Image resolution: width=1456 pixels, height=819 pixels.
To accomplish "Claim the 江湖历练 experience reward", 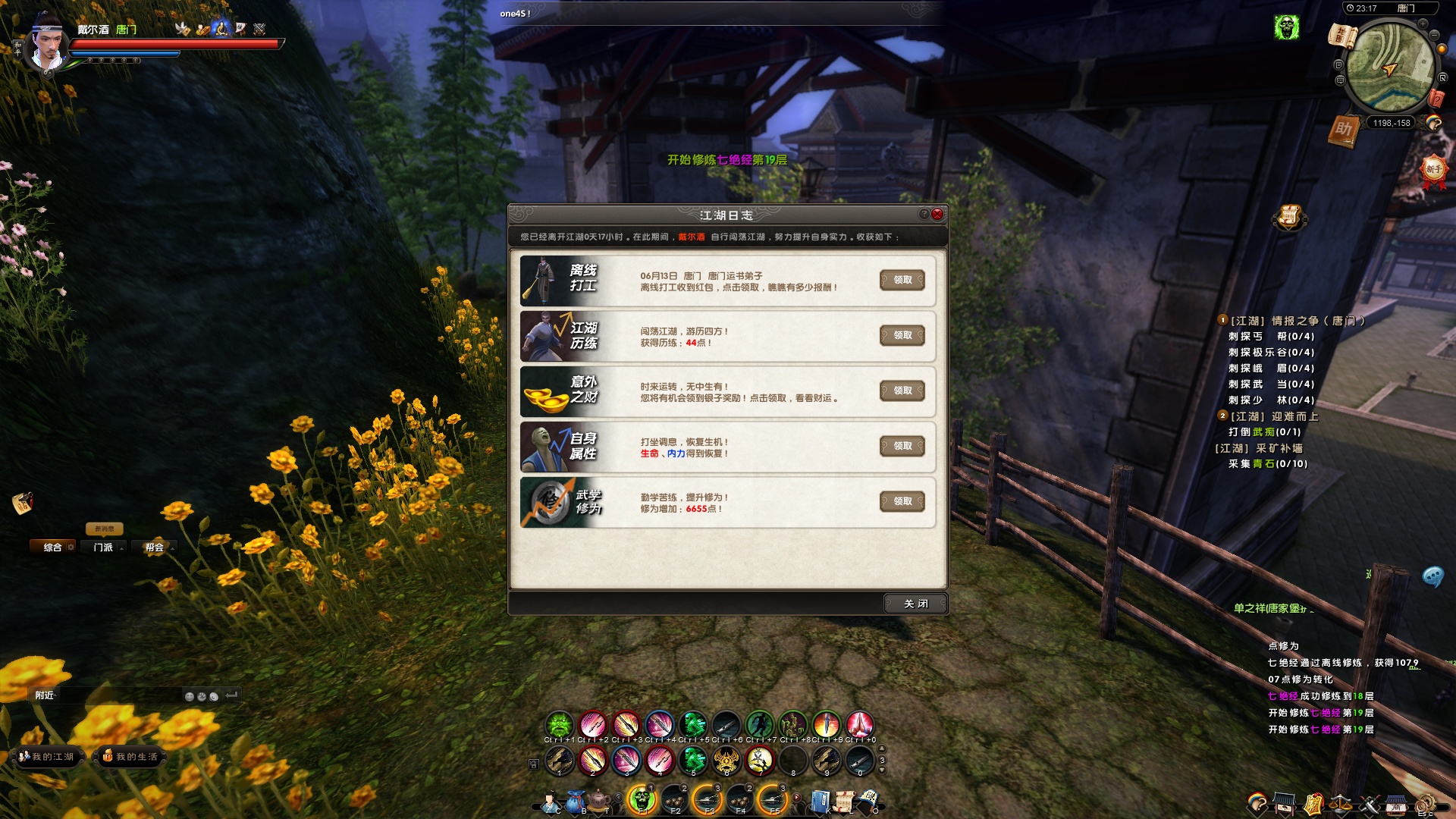I will pos(902,335).
